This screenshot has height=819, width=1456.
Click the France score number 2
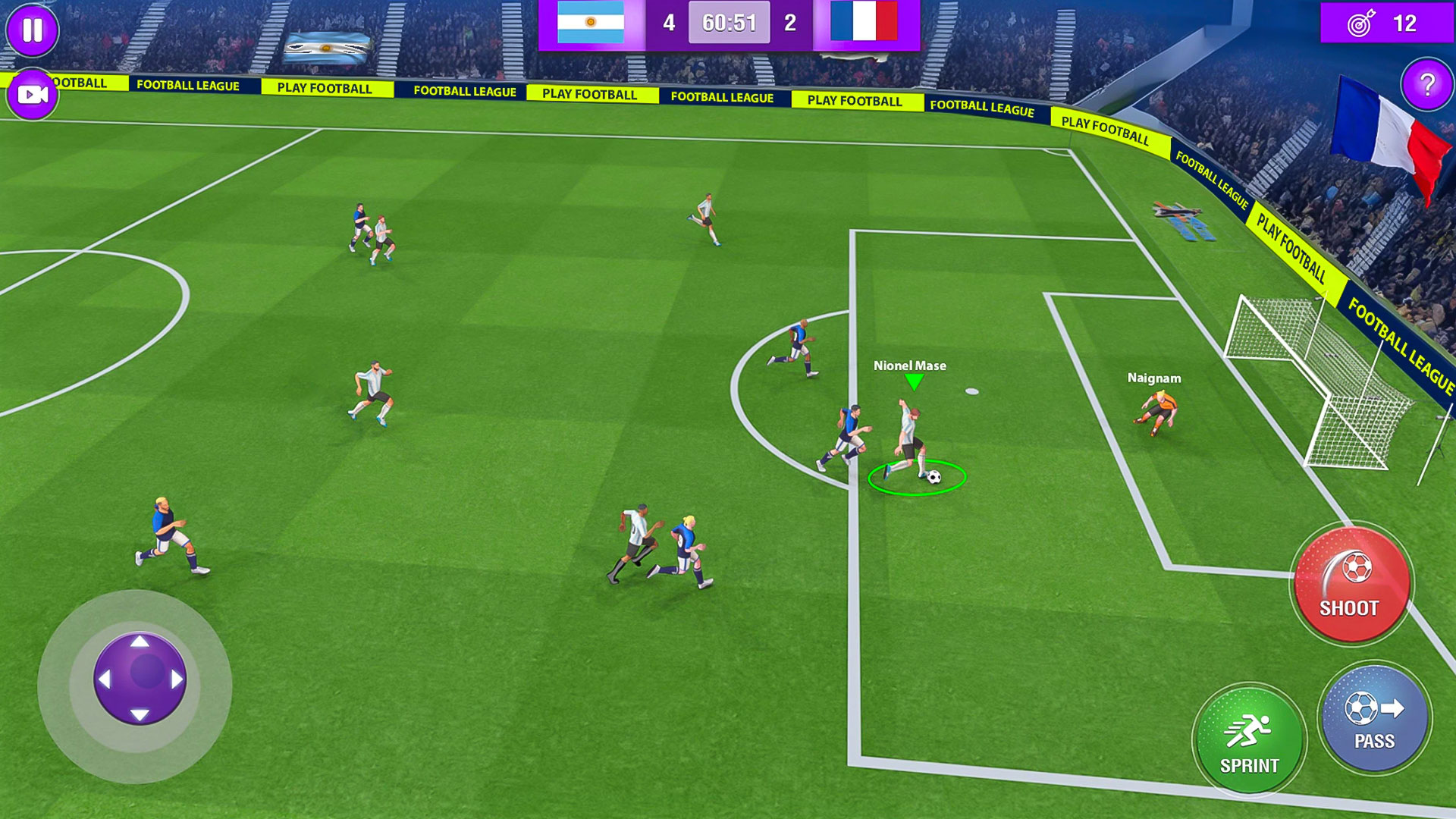click(789, 23)
